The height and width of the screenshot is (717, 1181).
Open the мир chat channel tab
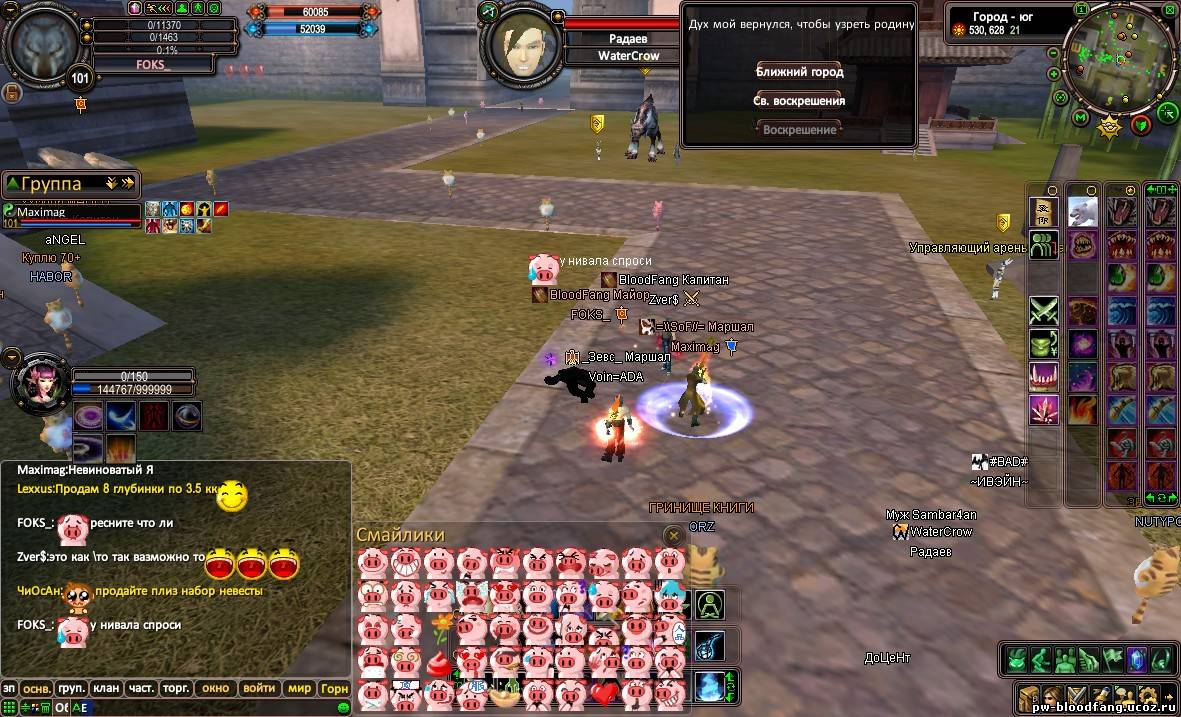tap(299, 688)
